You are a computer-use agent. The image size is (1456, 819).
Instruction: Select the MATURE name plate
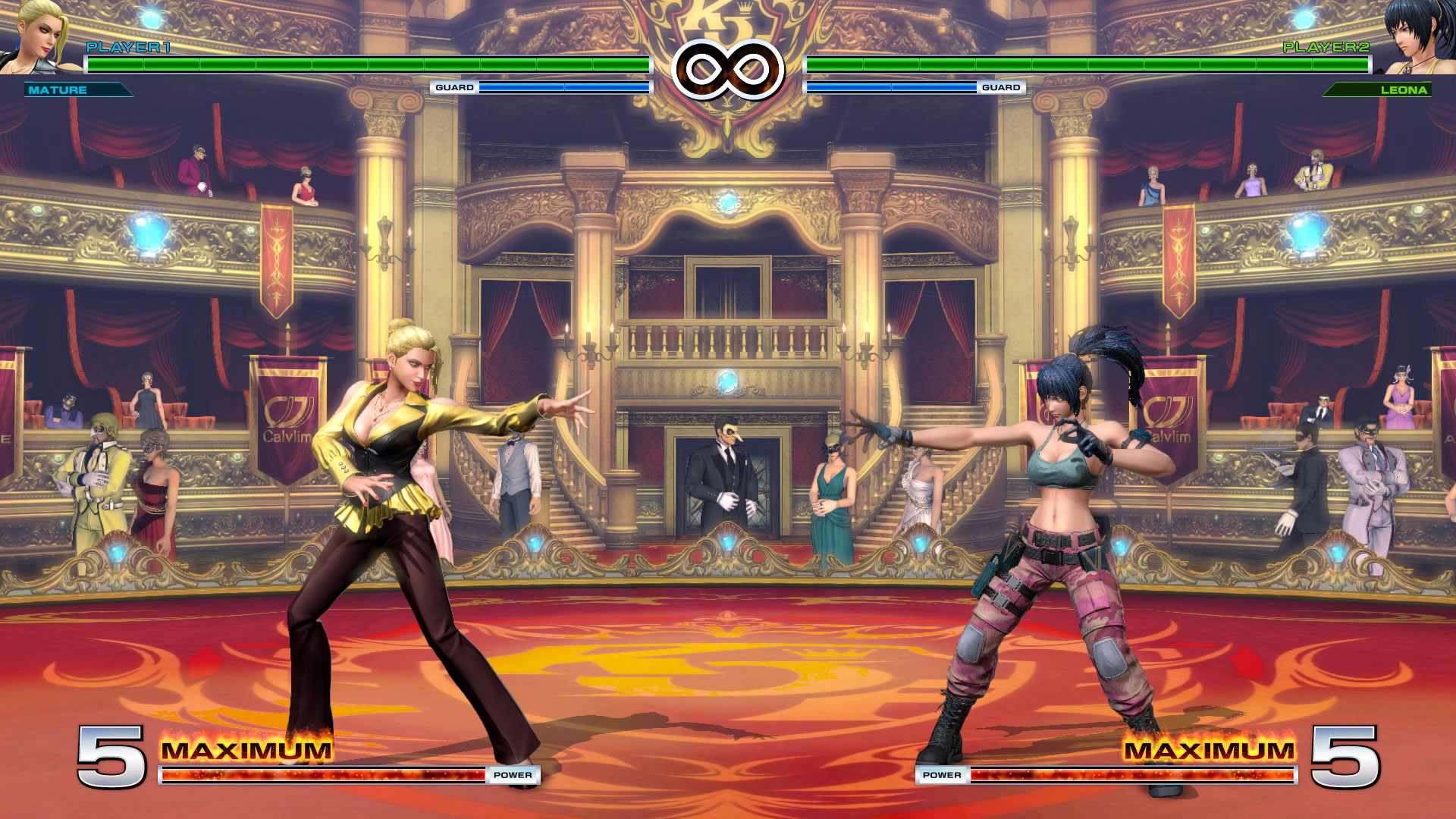(61, 91)
